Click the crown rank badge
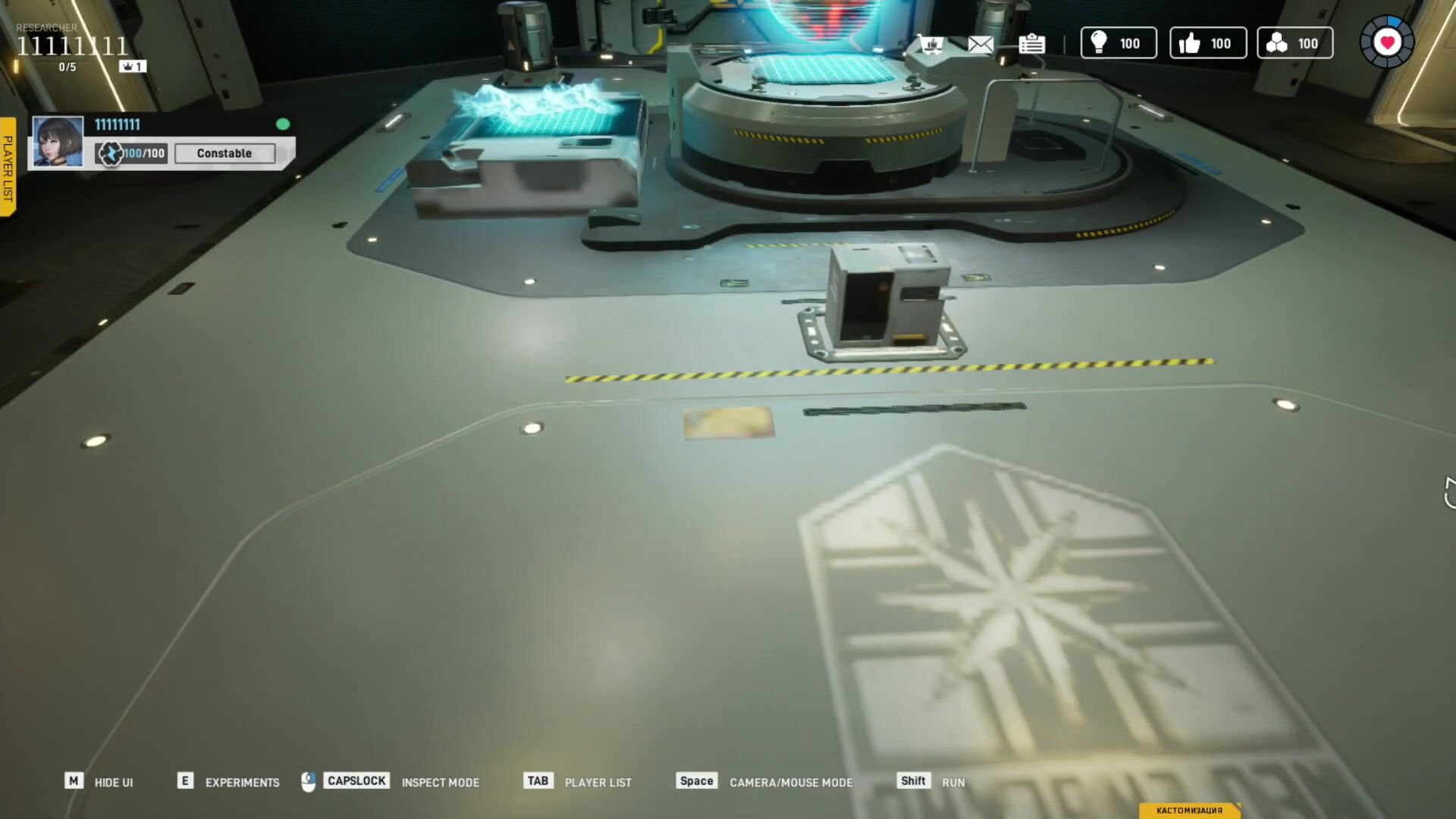Screen dimensions: 1456x819 pyautogui.click(x=133, y=67)
